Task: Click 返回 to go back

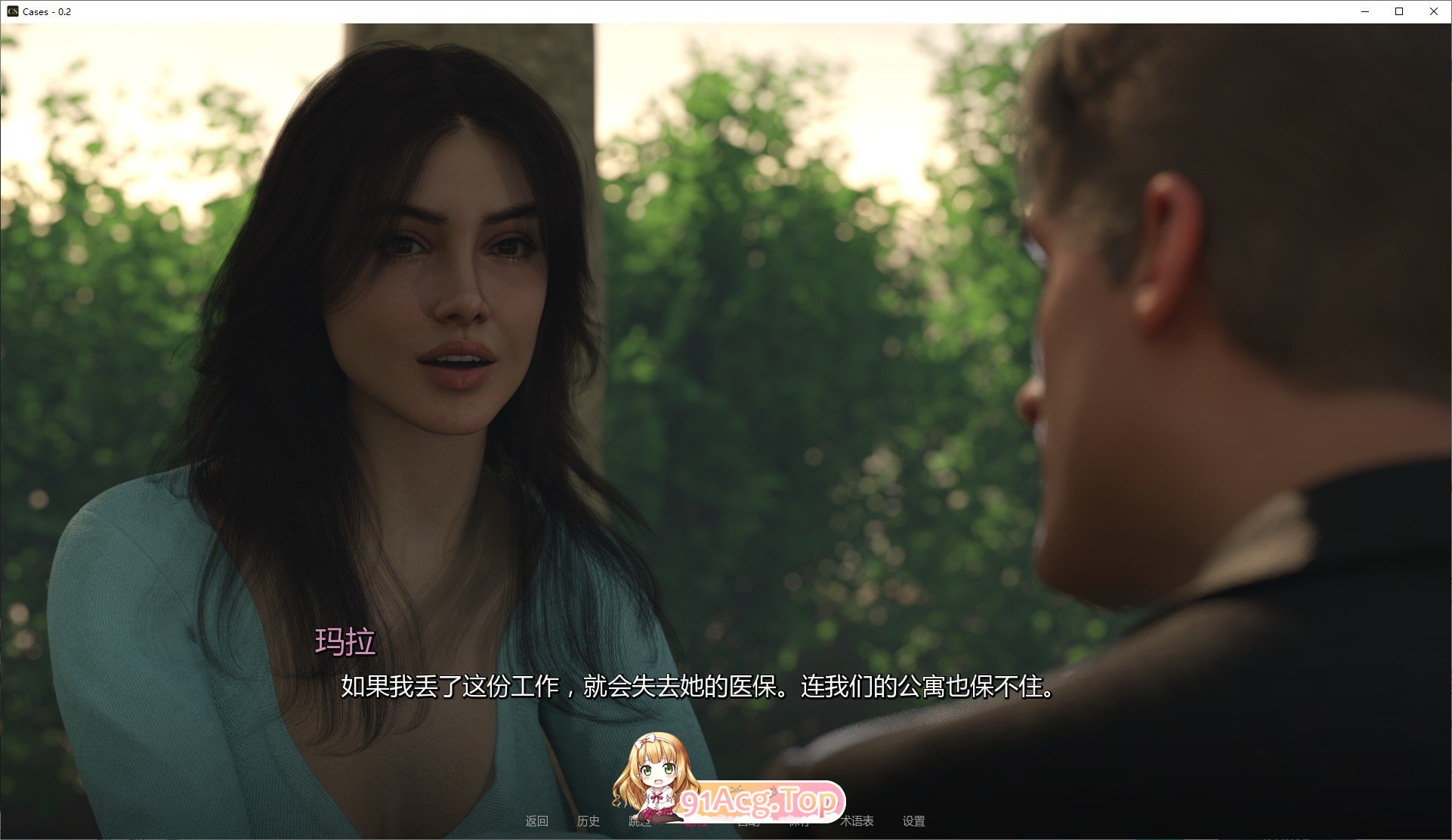Action: tap(538, 821)
